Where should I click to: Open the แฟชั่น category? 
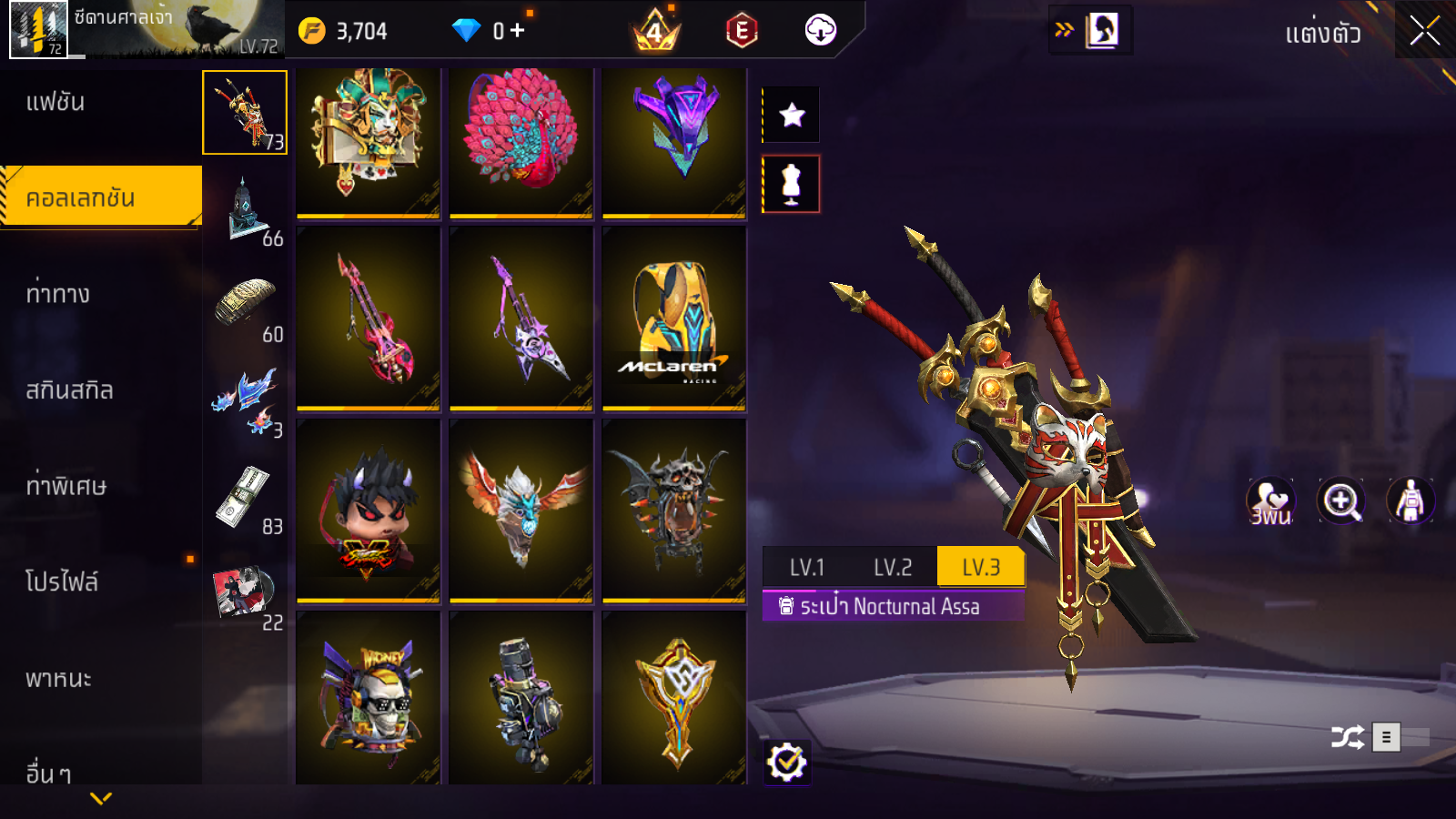click(56, 102)
